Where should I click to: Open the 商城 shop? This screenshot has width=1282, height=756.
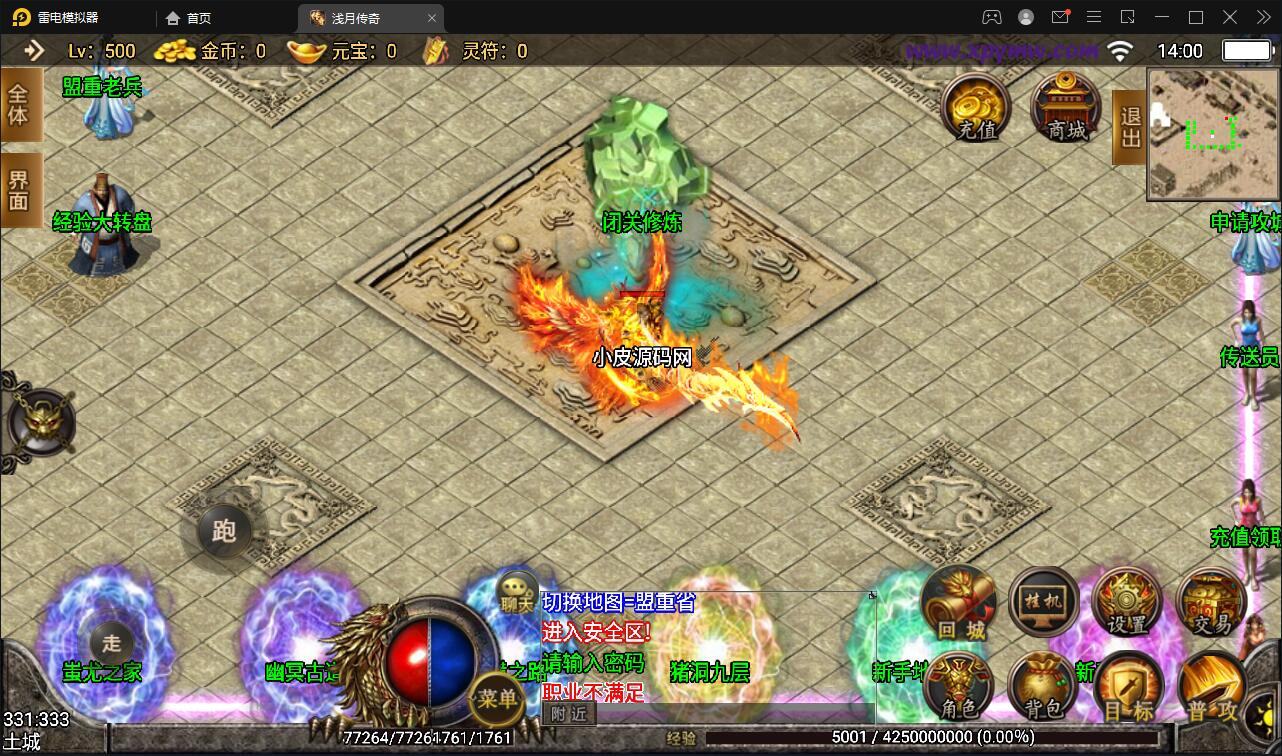pyautogui.click(x=1066, y=106)
